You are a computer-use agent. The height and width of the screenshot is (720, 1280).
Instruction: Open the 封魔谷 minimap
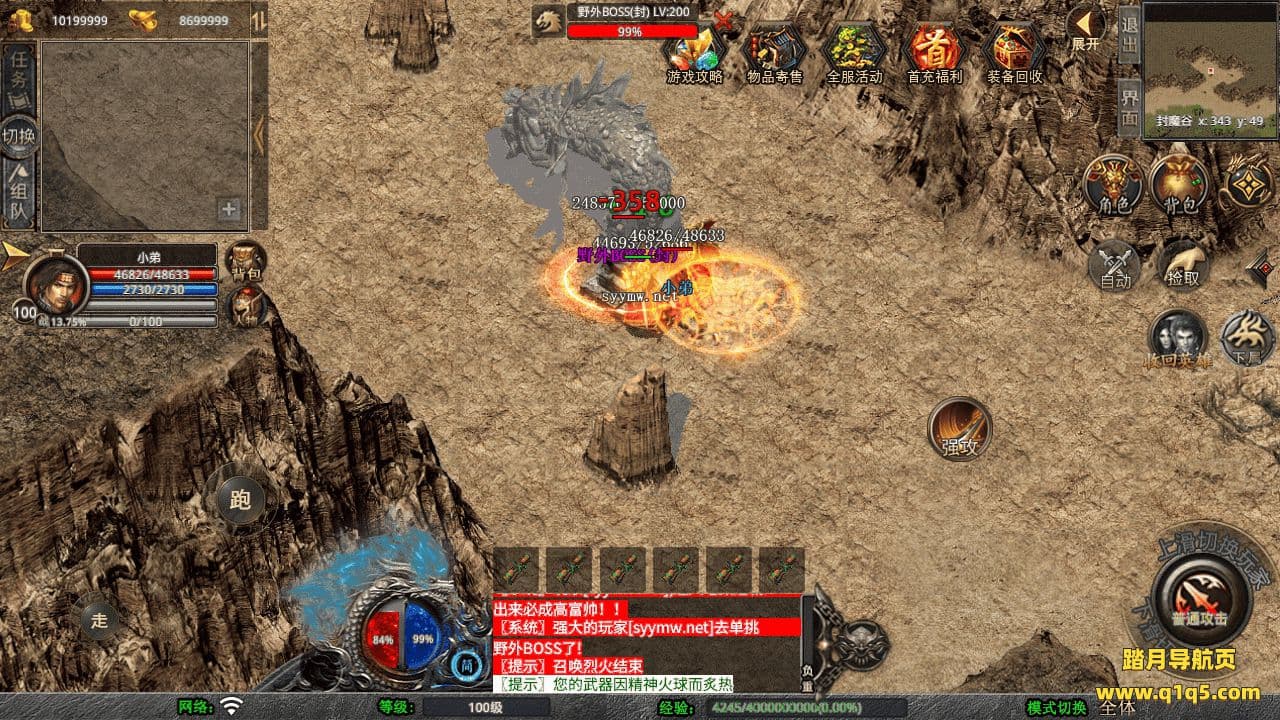[1209, 60]
